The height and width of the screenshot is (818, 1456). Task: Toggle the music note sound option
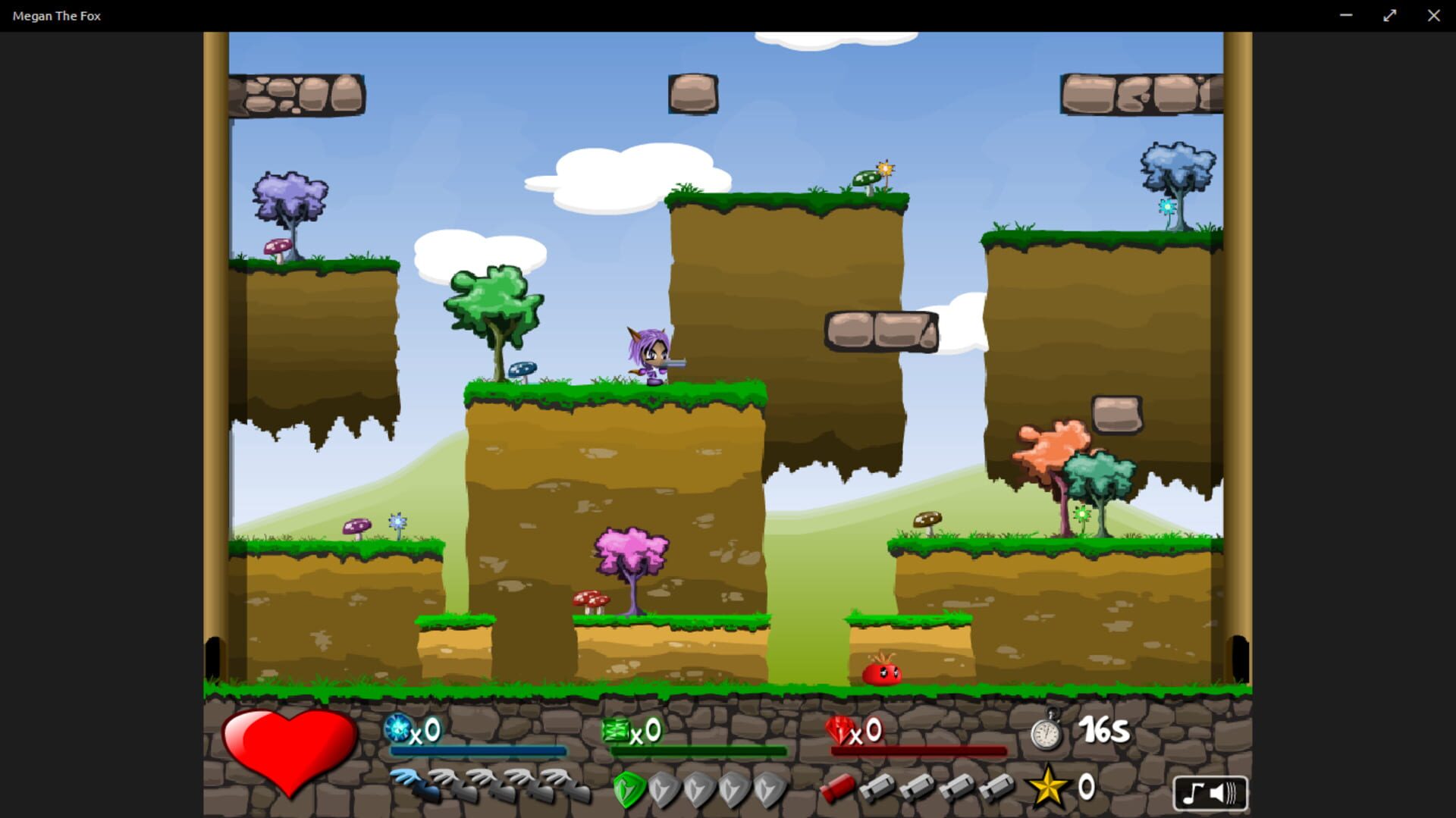[x=1193, y=793]
